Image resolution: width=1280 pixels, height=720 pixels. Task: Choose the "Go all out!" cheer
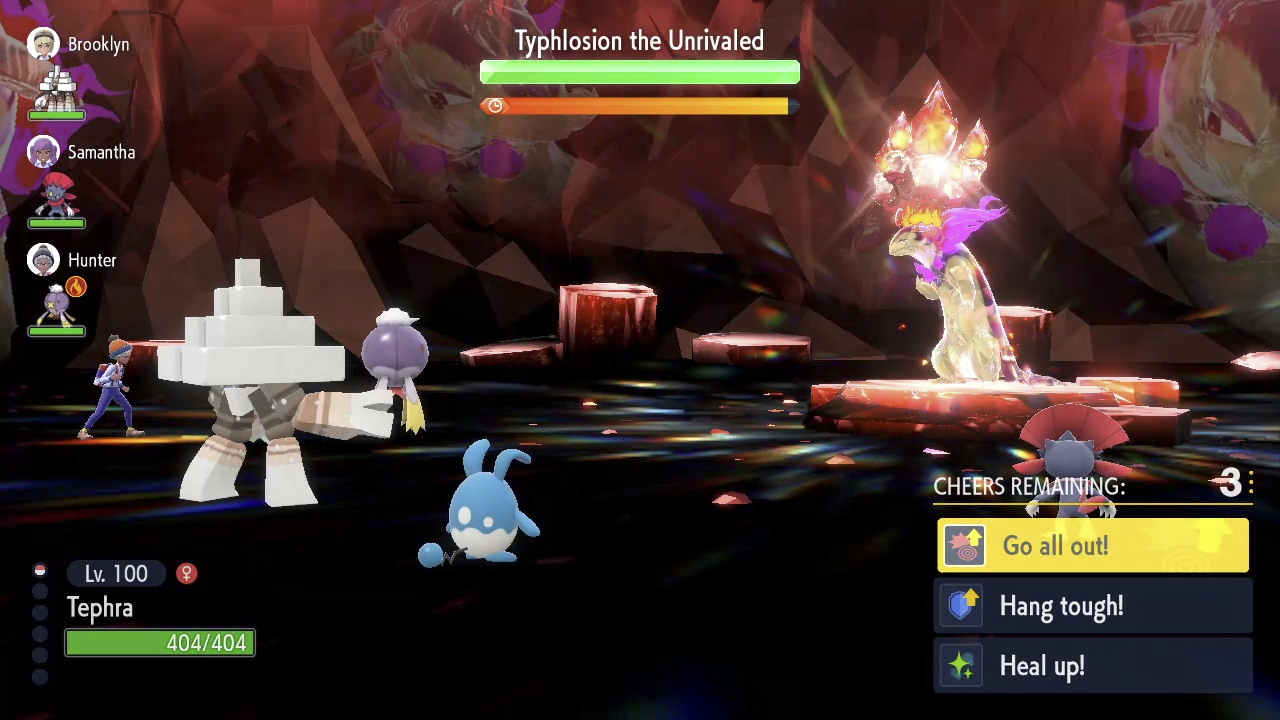(x=1092, y=546)
